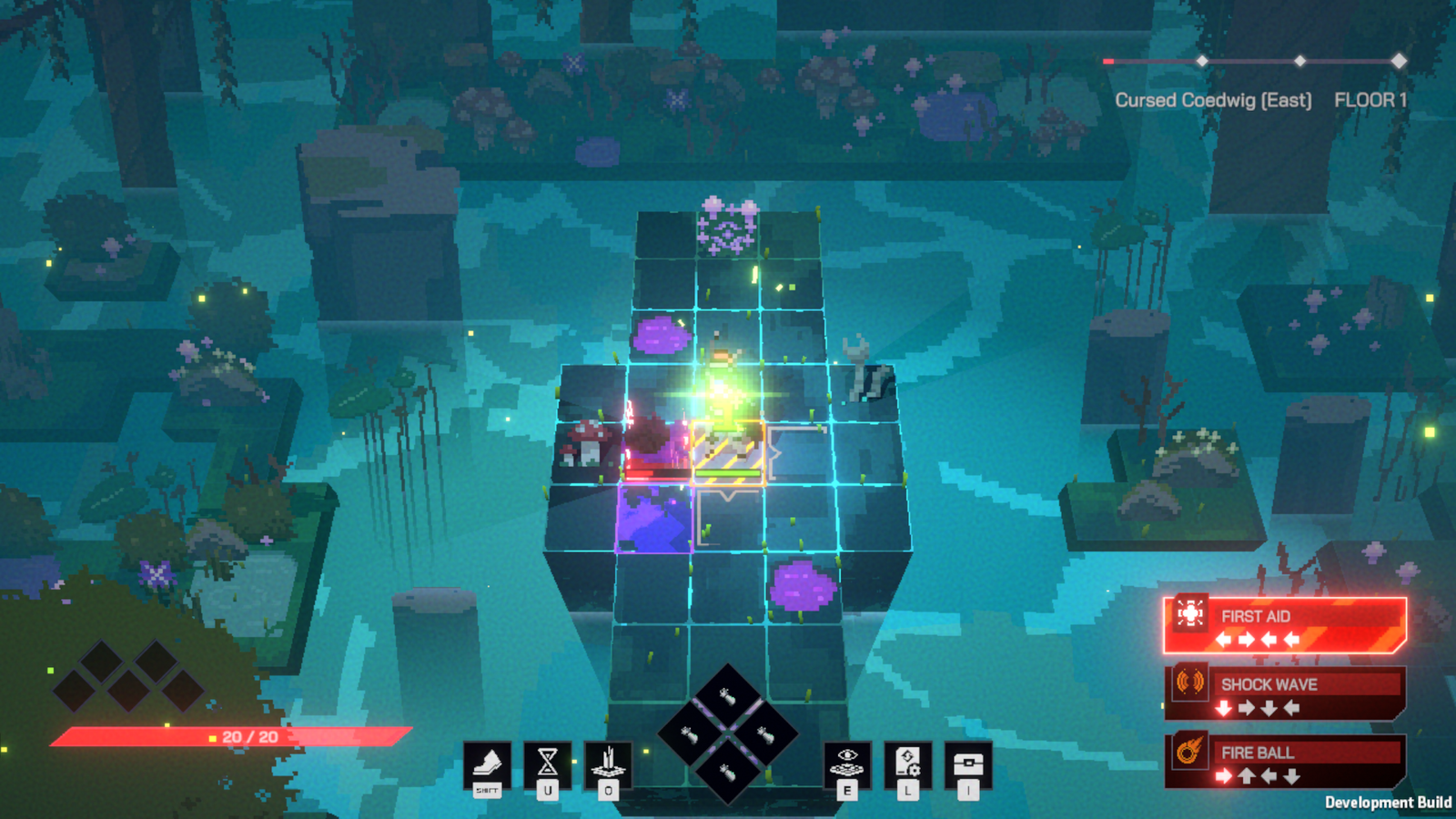
Task: Click the boot dash icon
Action: (x=487, y=764)
